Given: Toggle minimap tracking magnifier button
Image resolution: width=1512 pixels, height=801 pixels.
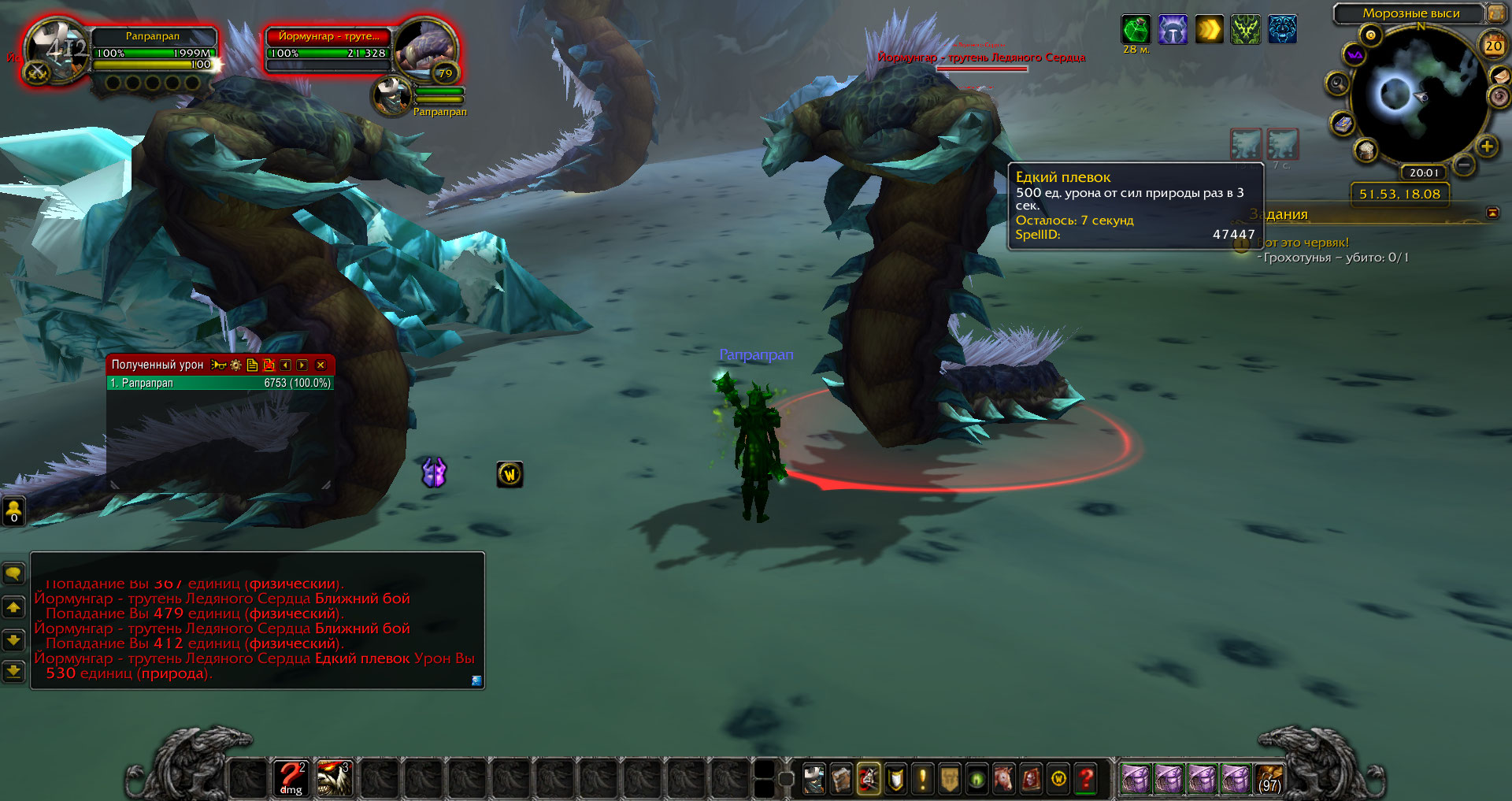Looking at the screenshot, I should coord(1337,83).
